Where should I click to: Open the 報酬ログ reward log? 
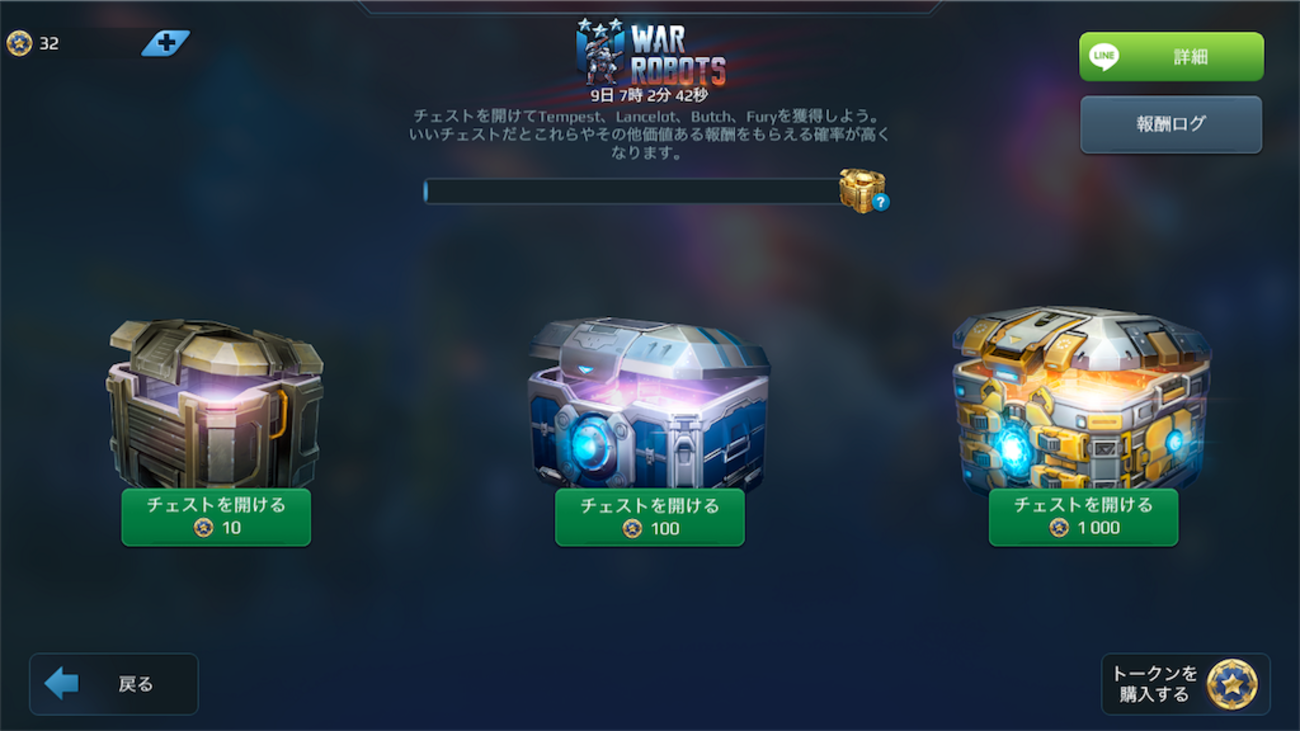click(1170, 124)
